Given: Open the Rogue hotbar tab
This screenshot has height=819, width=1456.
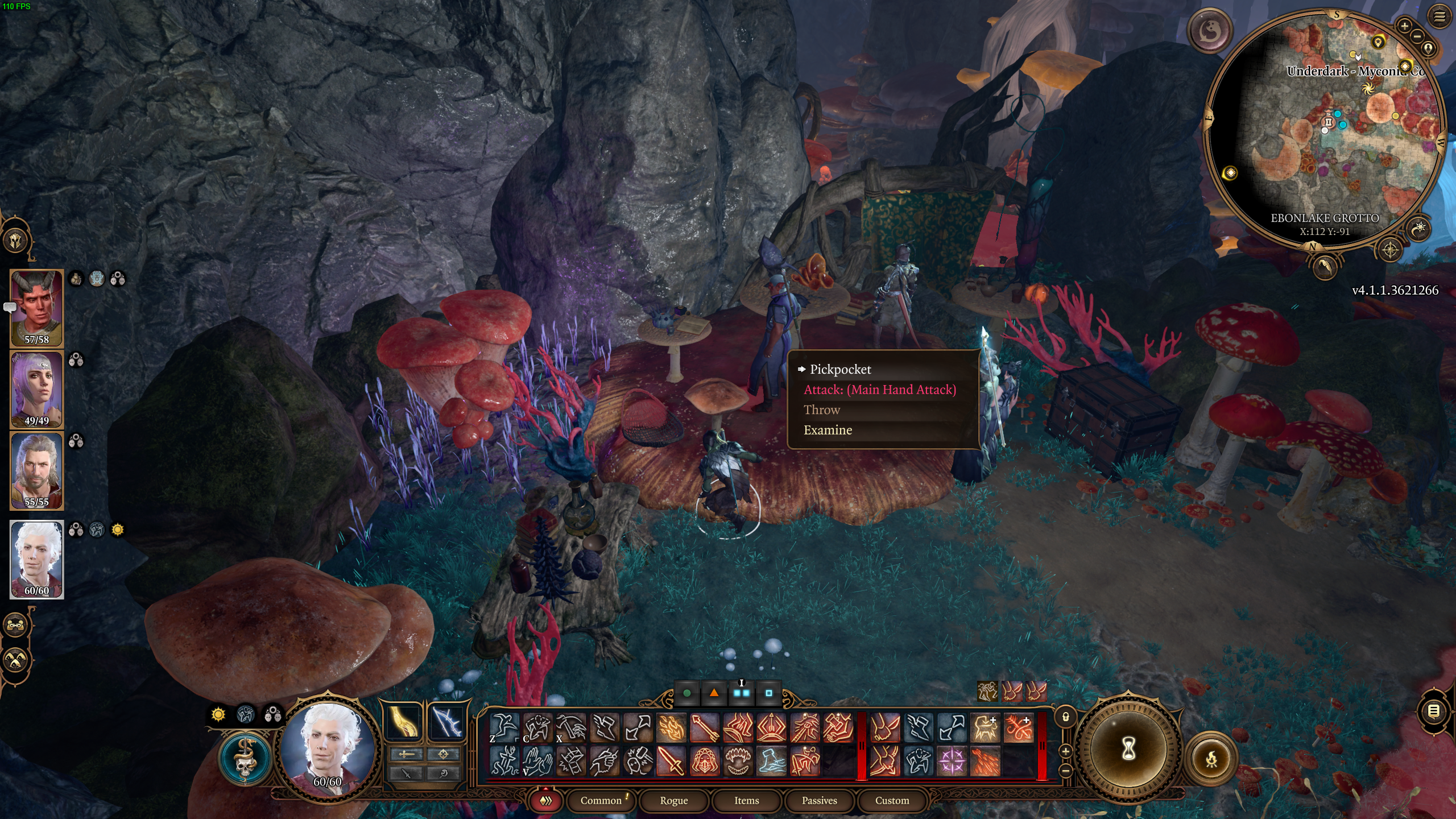Looking at the screenshot, I should pyautogui.click(x=673, y=800).
